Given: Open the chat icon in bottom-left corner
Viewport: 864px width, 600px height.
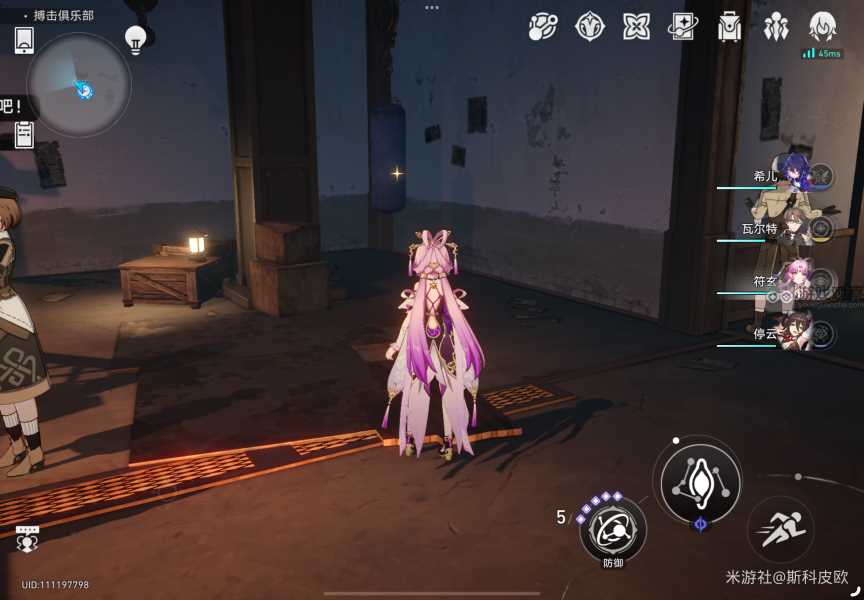Looking at the screenshot, I should click(28, 539).
